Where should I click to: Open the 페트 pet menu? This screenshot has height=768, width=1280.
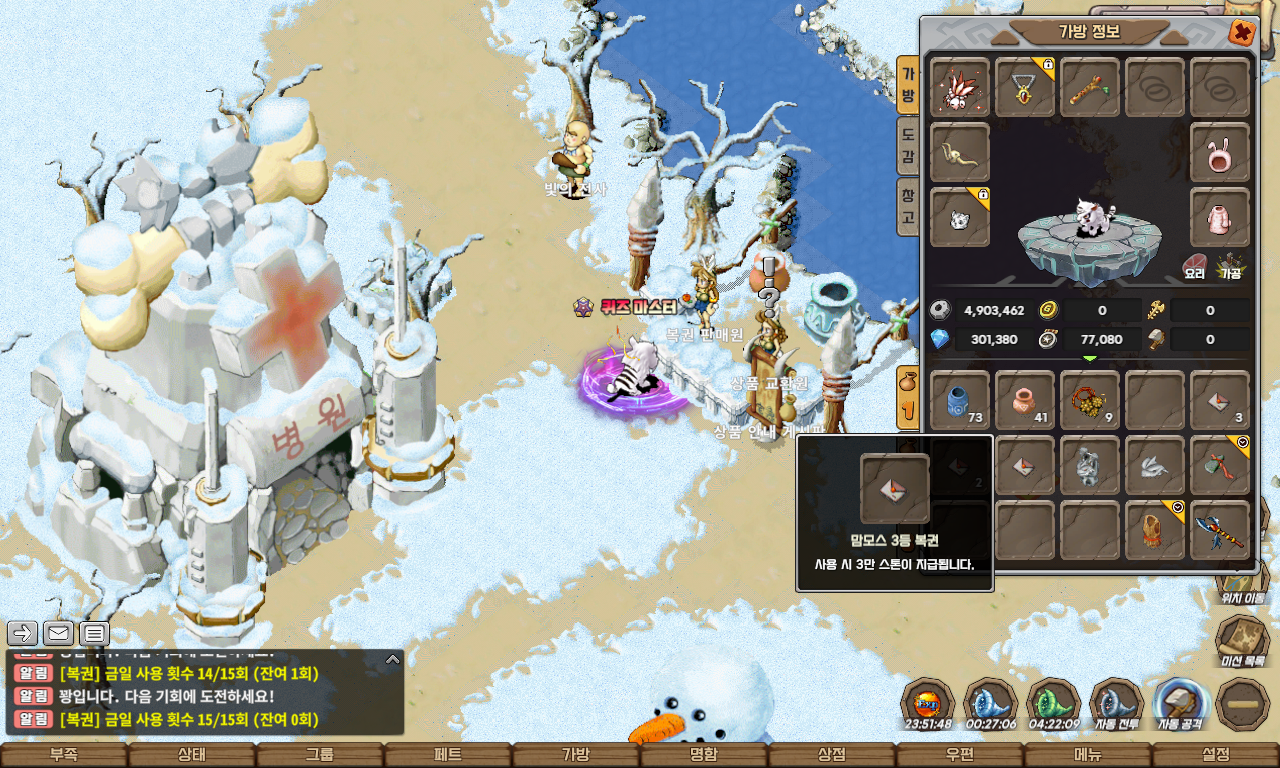tap(448, 755)
